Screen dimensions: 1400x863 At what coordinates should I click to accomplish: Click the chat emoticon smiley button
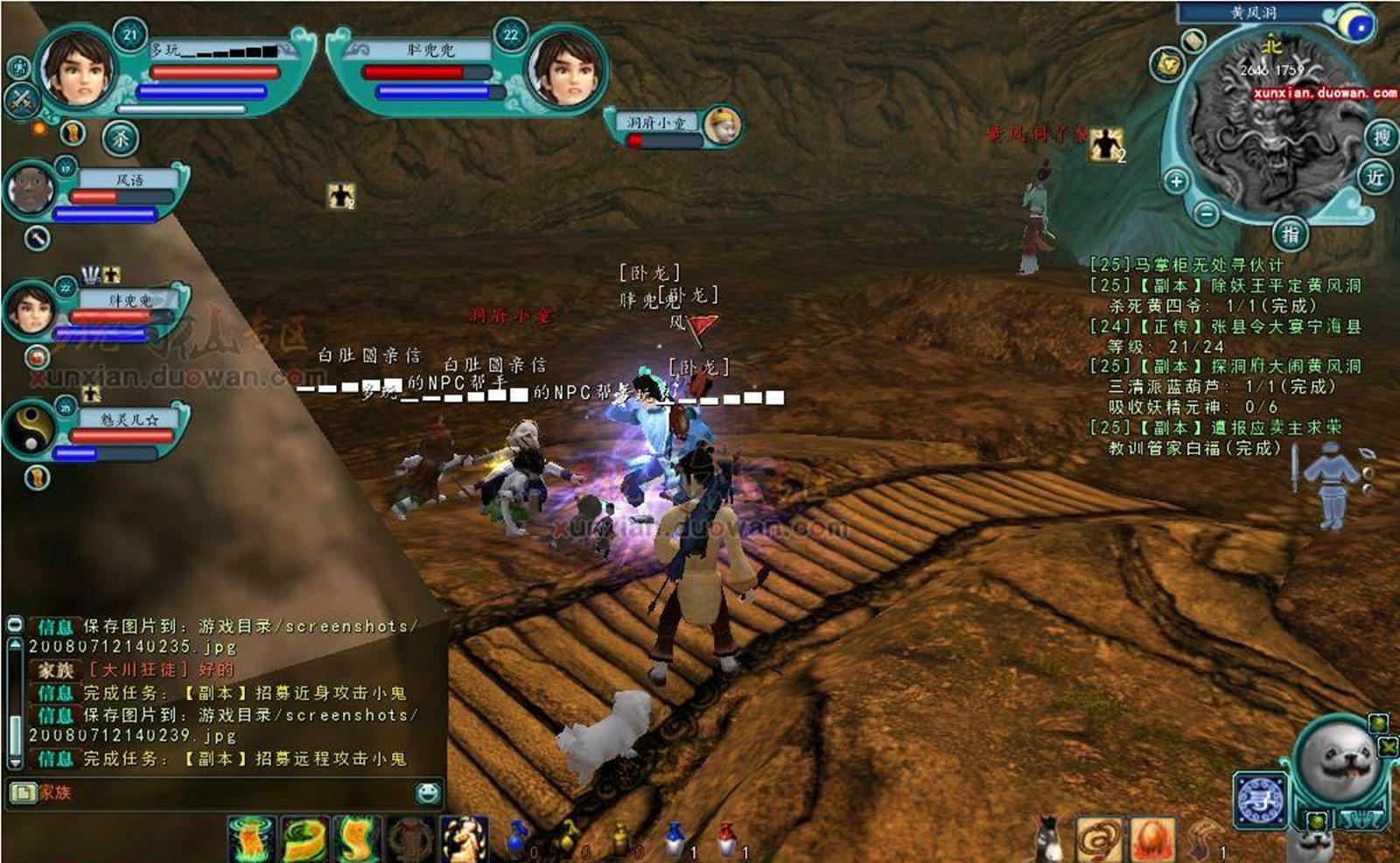pyautogui.click(x=428, y=793)
